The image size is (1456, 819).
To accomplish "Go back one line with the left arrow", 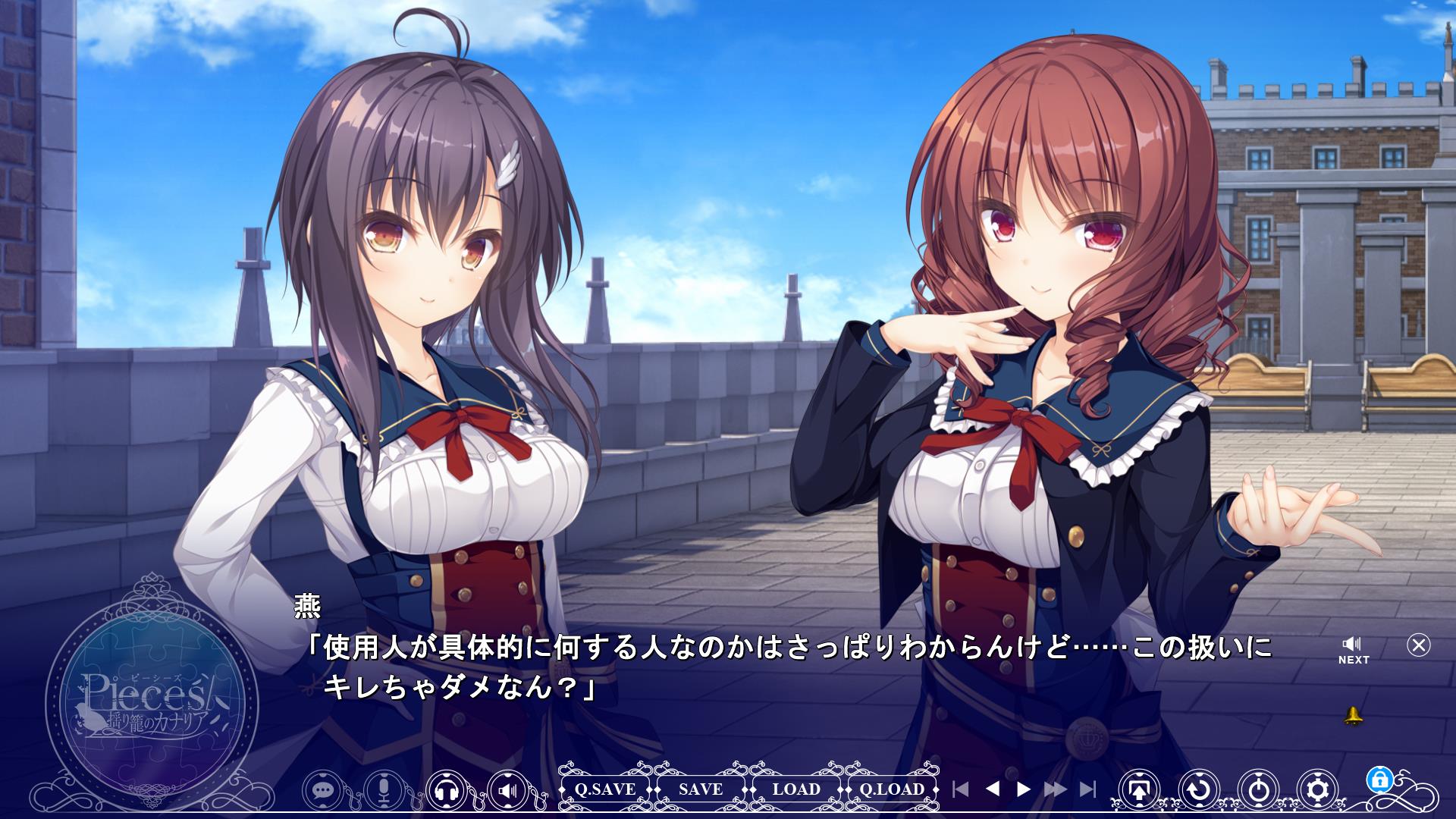I will [992, 789].
